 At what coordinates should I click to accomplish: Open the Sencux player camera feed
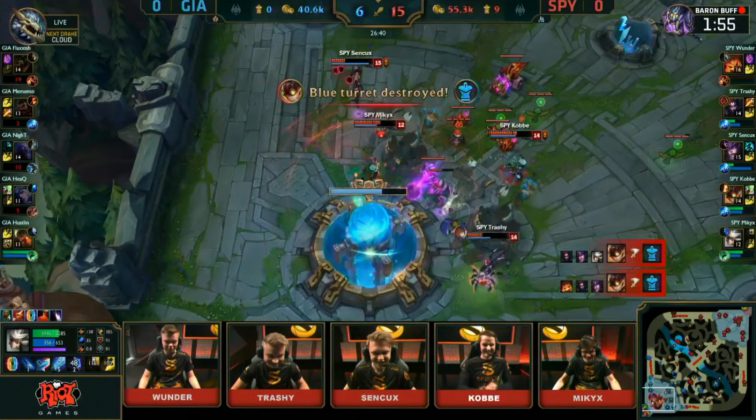[379, 357]
